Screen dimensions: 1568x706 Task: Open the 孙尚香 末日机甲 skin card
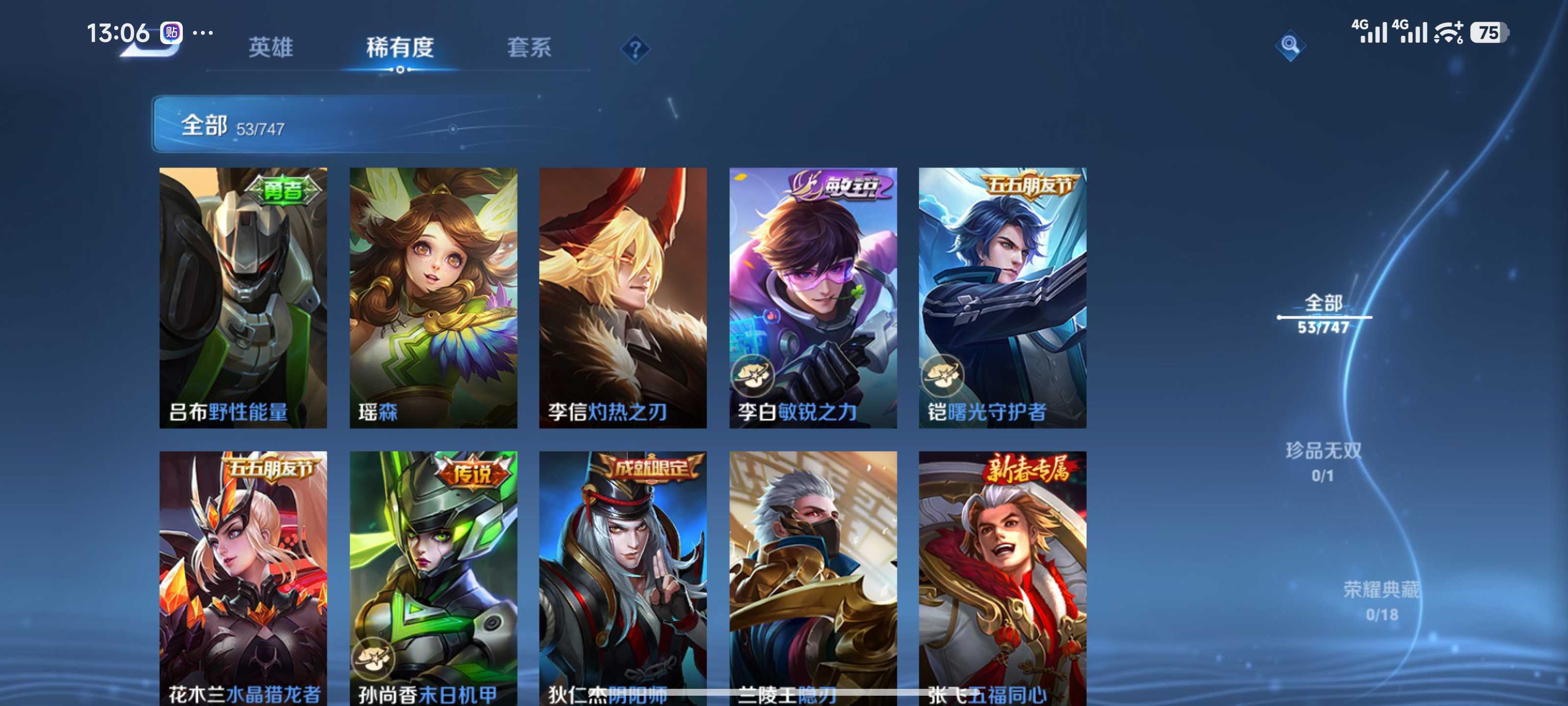433,578
